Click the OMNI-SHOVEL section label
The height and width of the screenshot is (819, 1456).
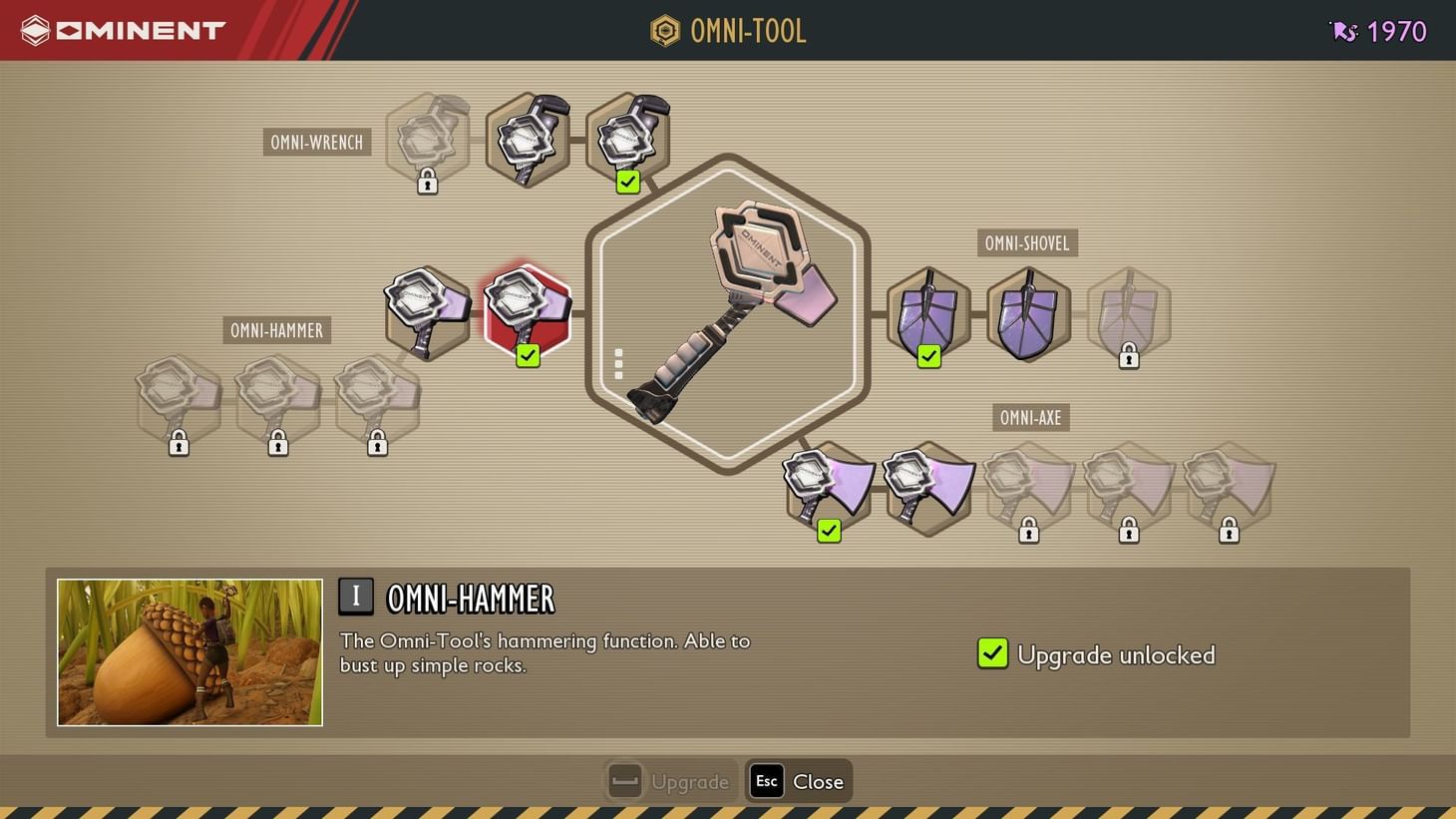(x=1027, y=242)
